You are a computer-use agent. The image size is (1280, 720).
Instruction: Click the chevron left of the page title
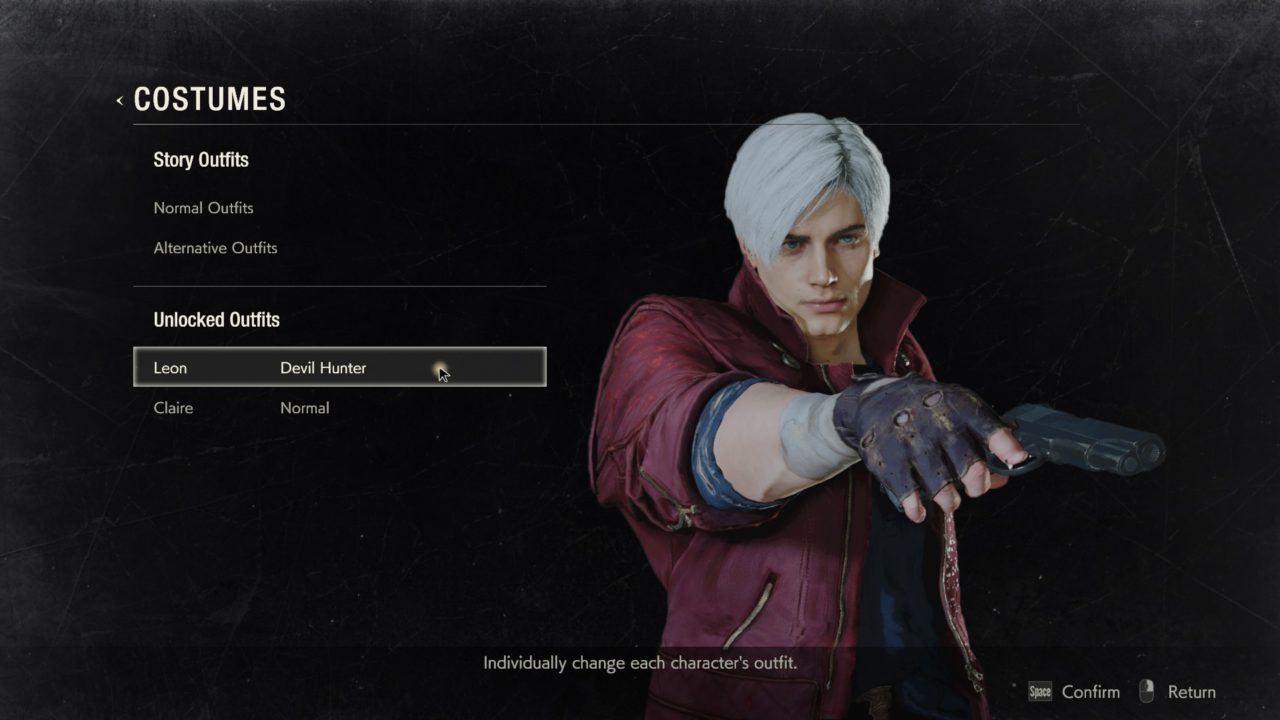(x=118, y=100)
